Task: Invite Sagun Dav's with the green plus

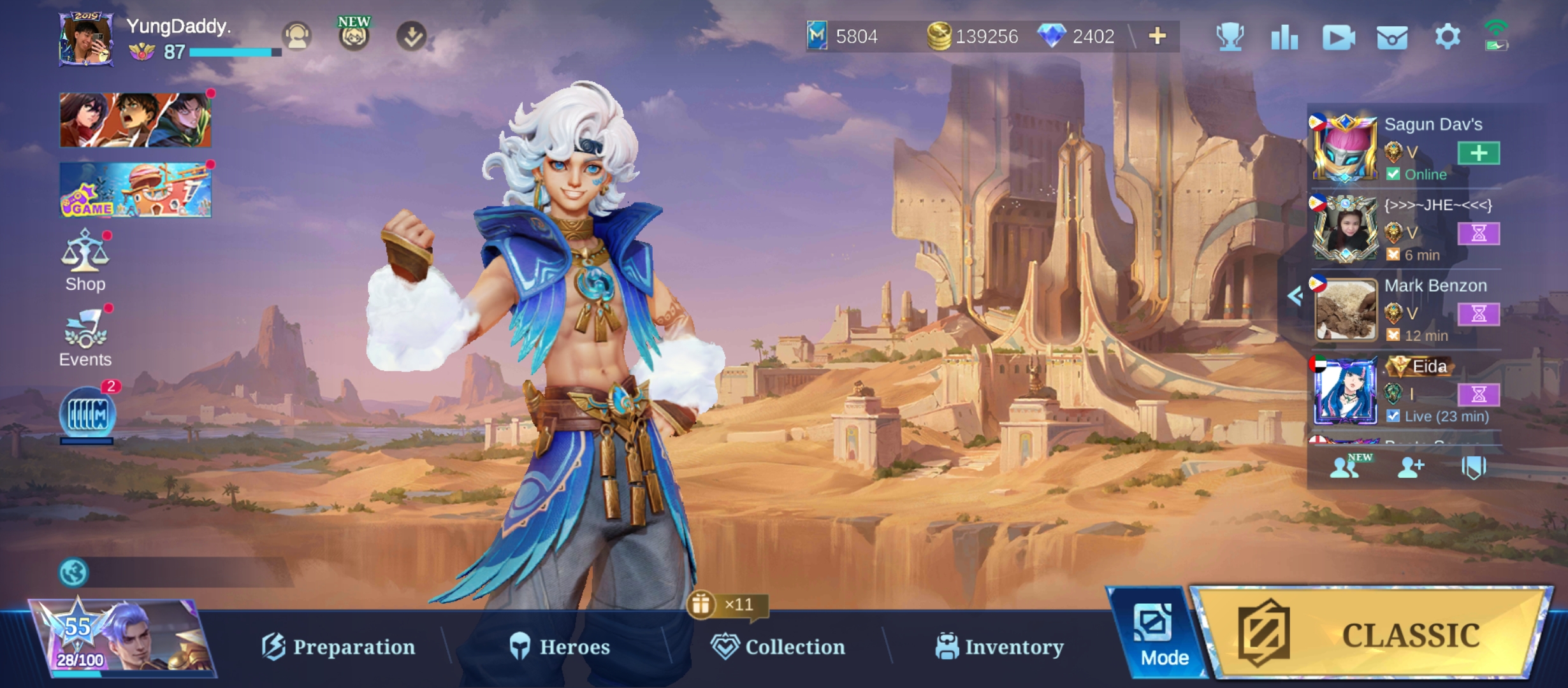Action: pyautogui.click(x=1478, y=153)
